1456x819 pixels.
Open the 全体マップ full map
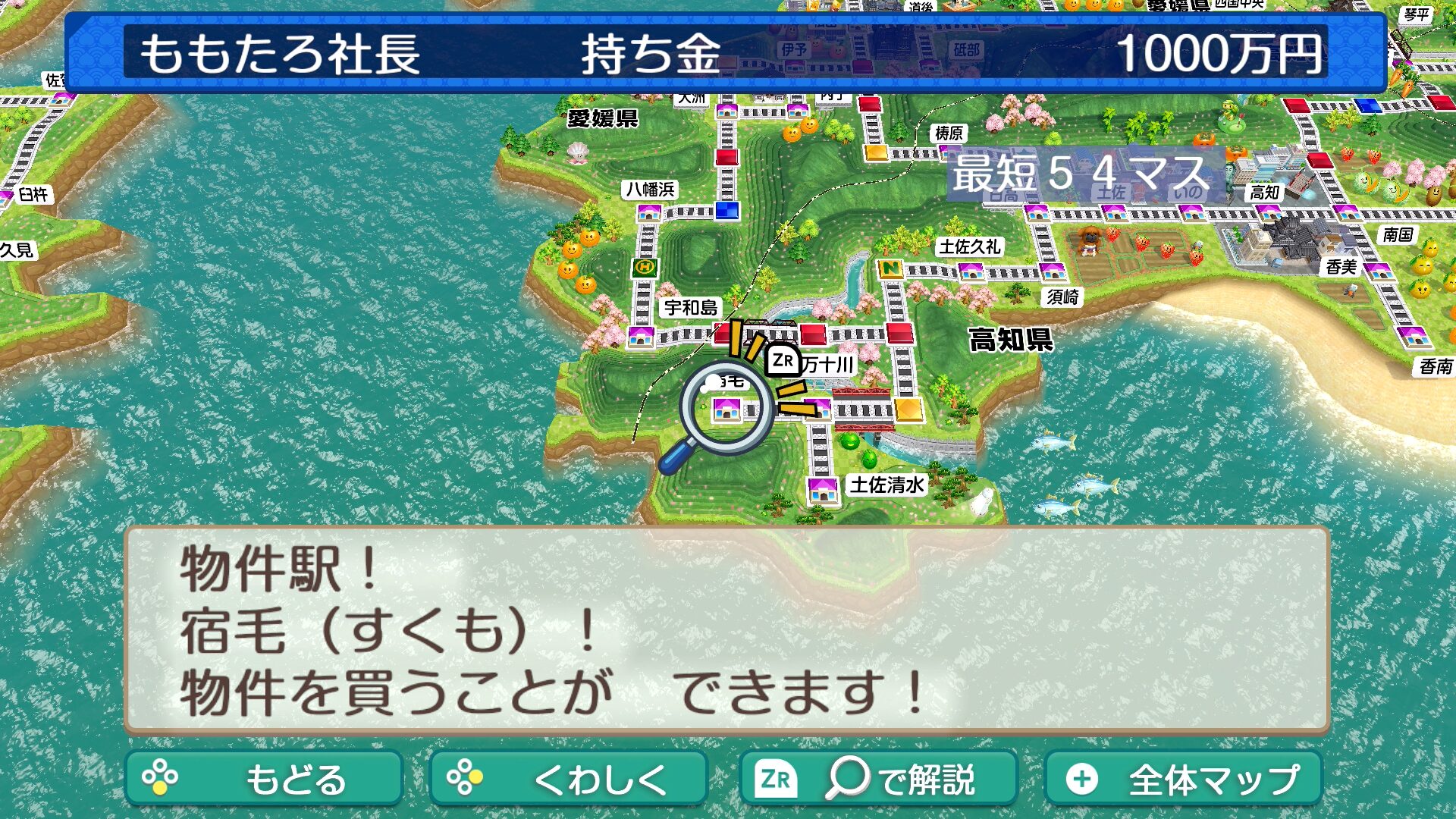[1183, 778]
